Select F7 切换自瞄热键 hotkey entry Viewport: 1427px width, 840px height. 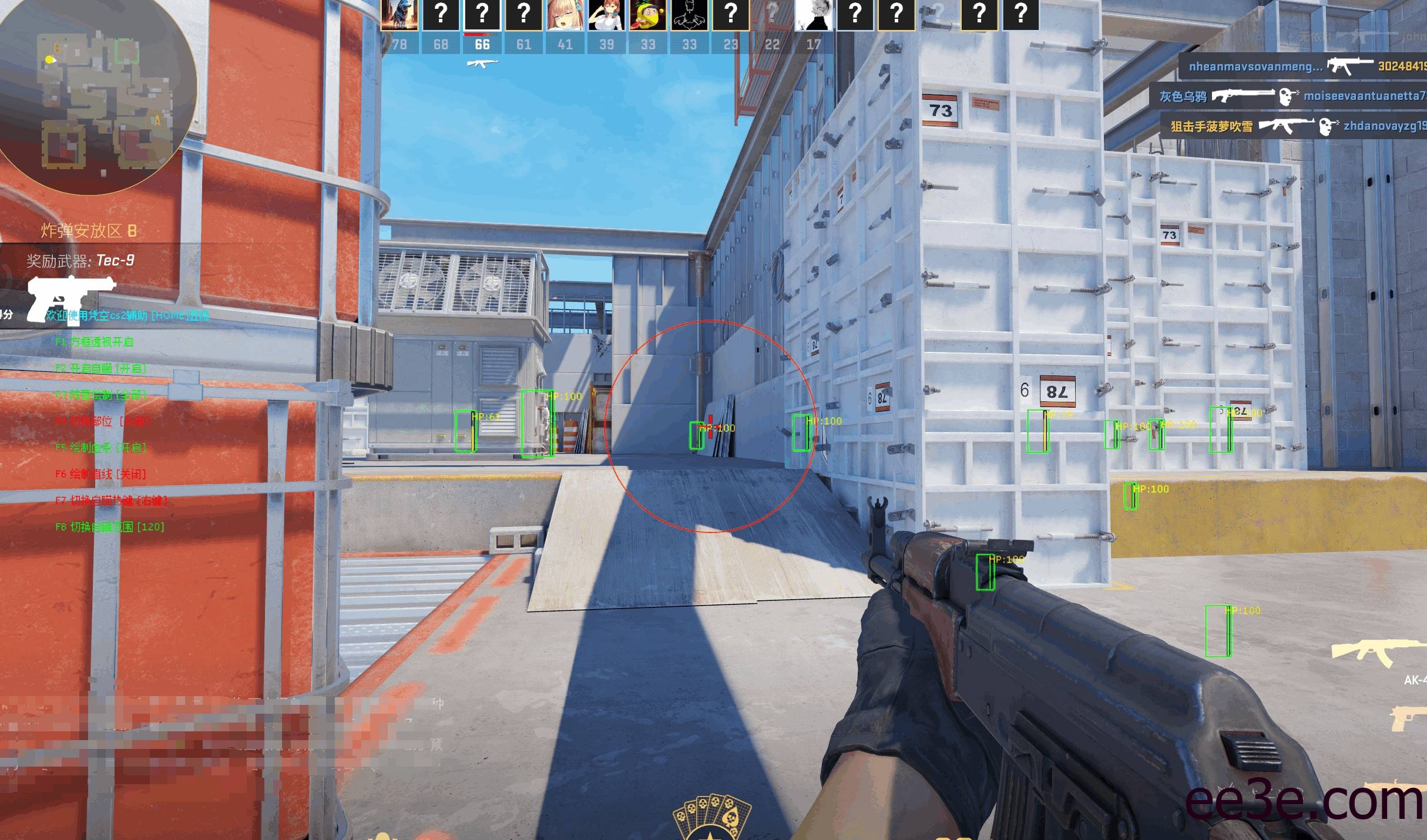112,501
